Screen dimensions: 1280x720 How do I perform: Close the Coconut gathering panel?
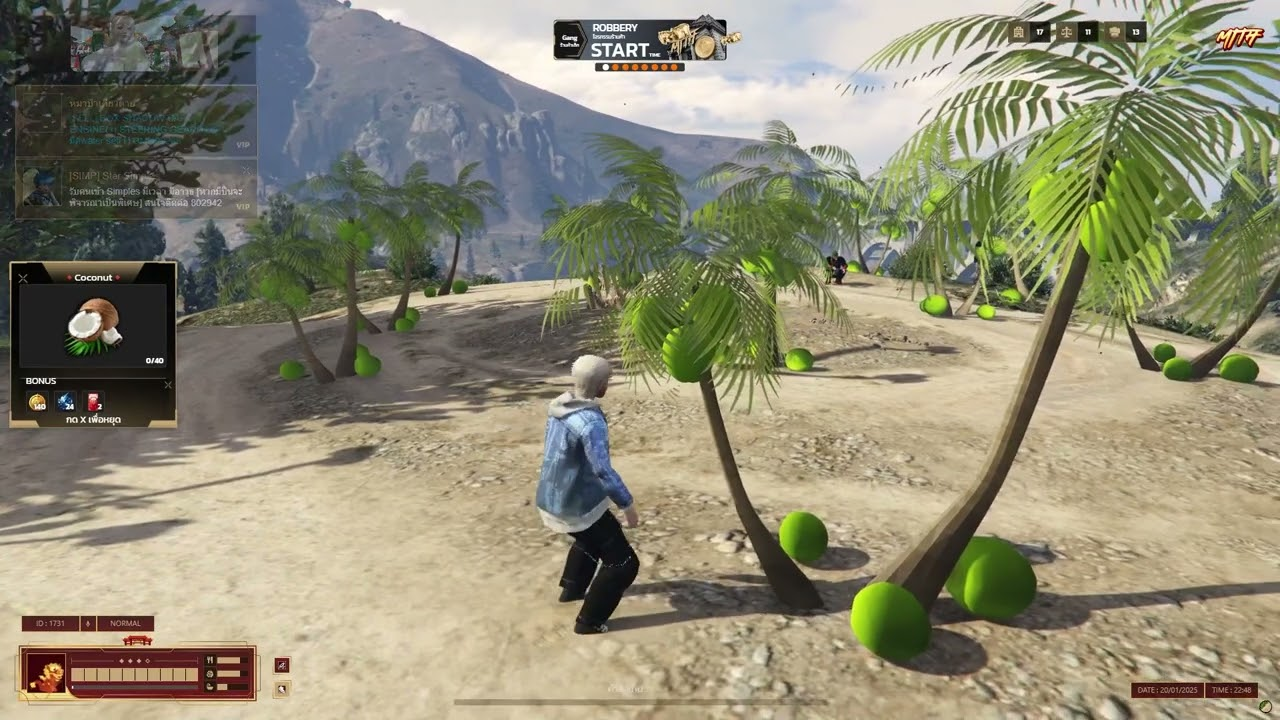[23, 277]
